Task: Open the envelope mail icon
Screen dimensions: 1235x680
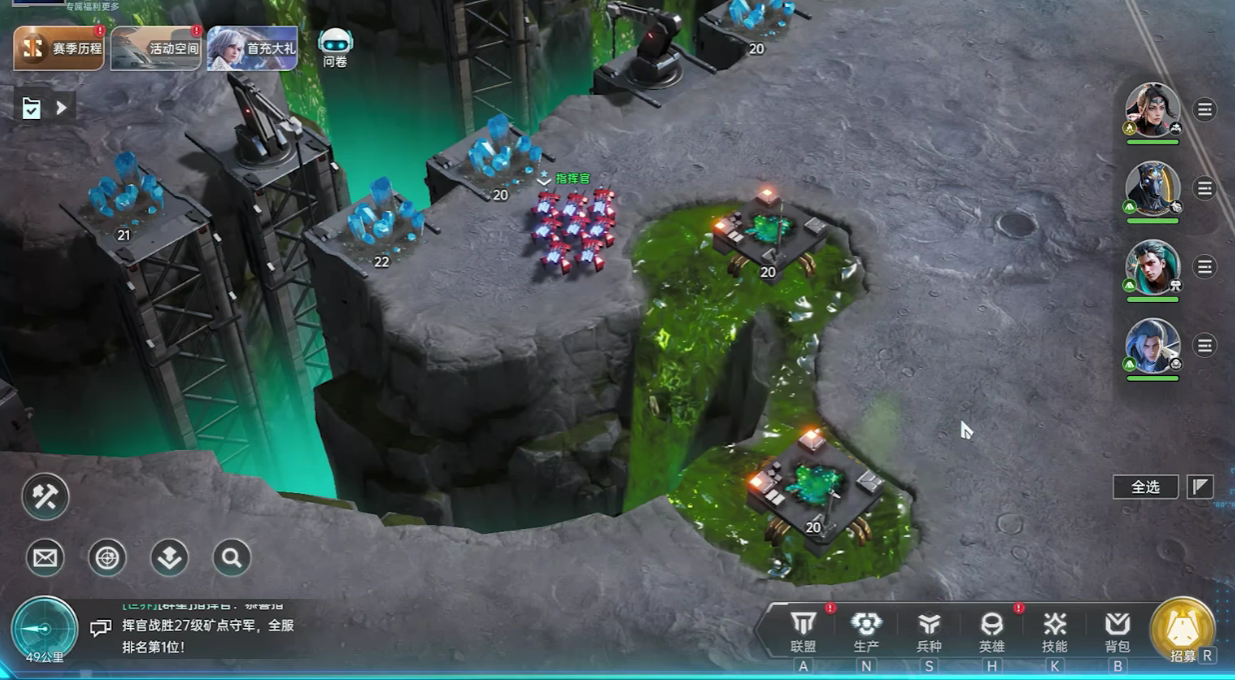Action: click(x=45, y=558)
